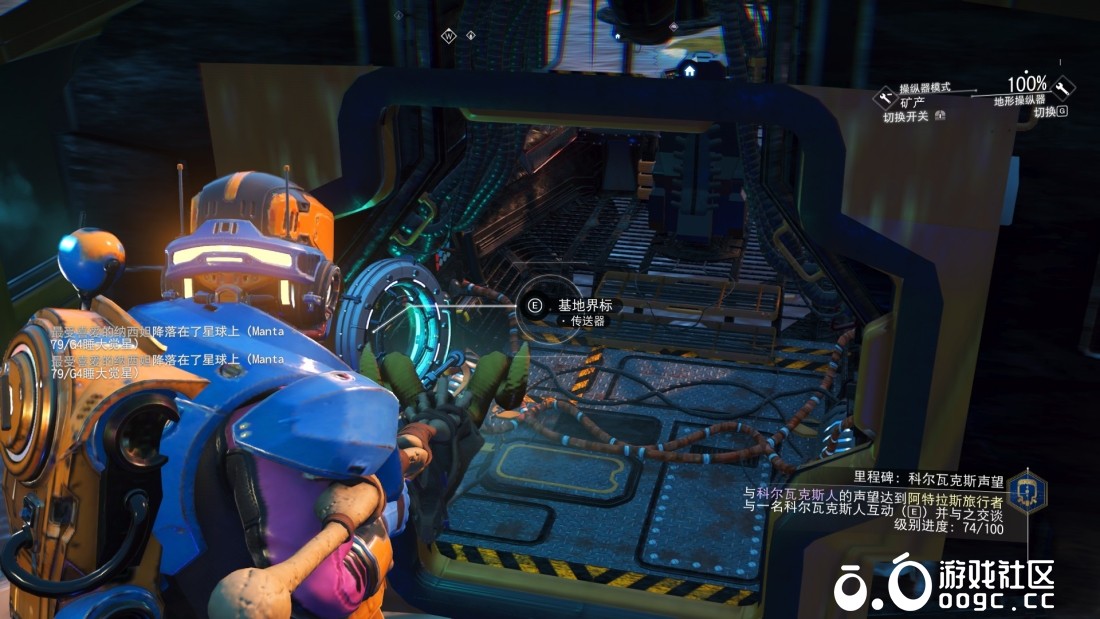
Task: Open the Korvax reputation milestone badge
Action: tap(1026, 491)
